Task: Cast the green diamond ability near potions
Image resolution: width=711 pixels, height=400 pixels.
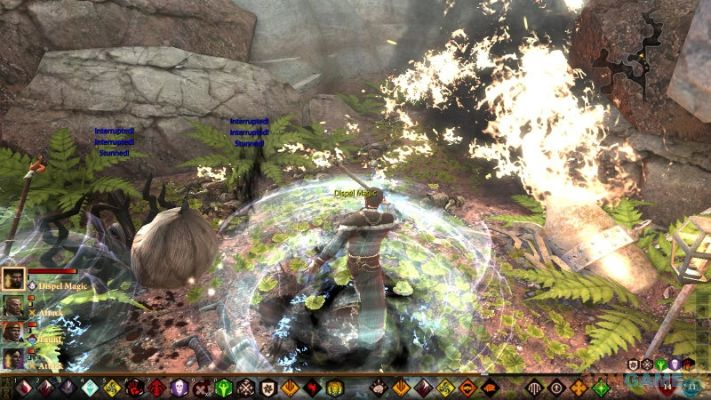Action: click(x=601, y=387)
